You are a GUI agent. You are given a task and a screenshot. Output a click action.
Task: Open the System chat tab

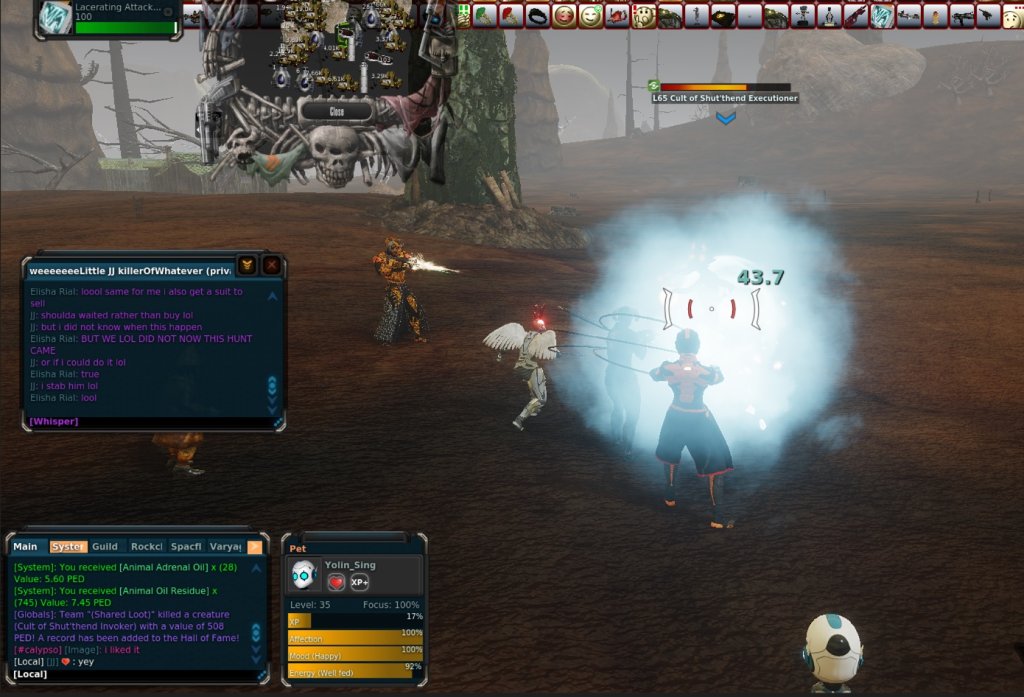pos(67,546)
